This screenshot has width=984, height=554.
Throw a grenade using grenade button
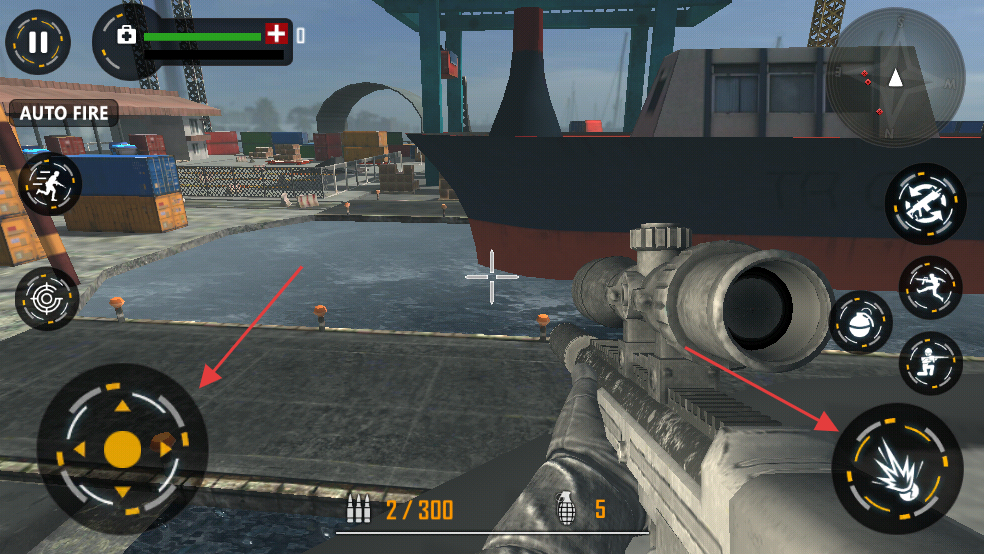[x=860, y=323]
